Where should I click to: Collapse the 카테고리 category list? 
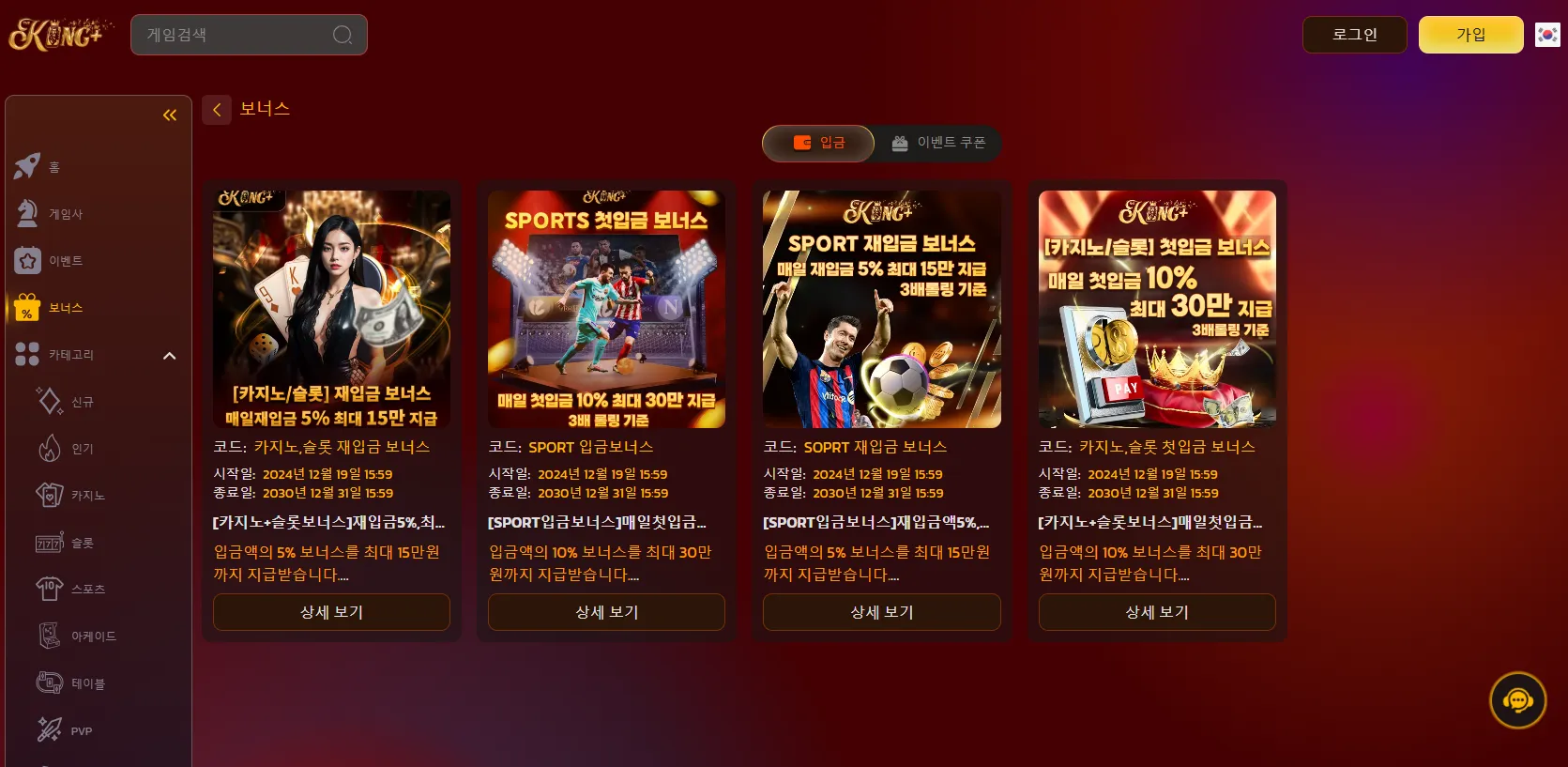(170, 356)
